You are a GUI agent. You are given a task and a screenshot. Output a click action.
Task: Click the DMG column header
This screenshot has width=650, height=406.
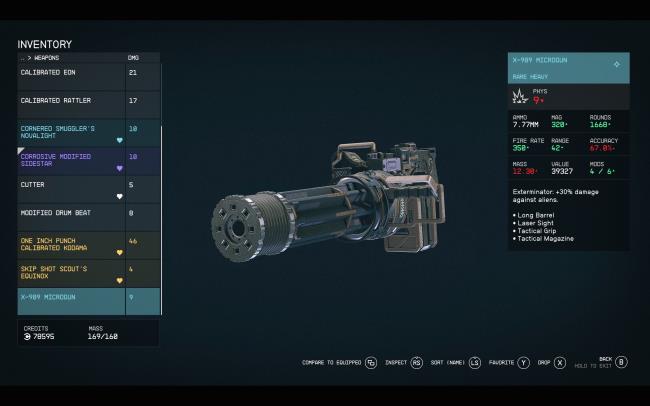pyautogui.click(x=134, y=58)
